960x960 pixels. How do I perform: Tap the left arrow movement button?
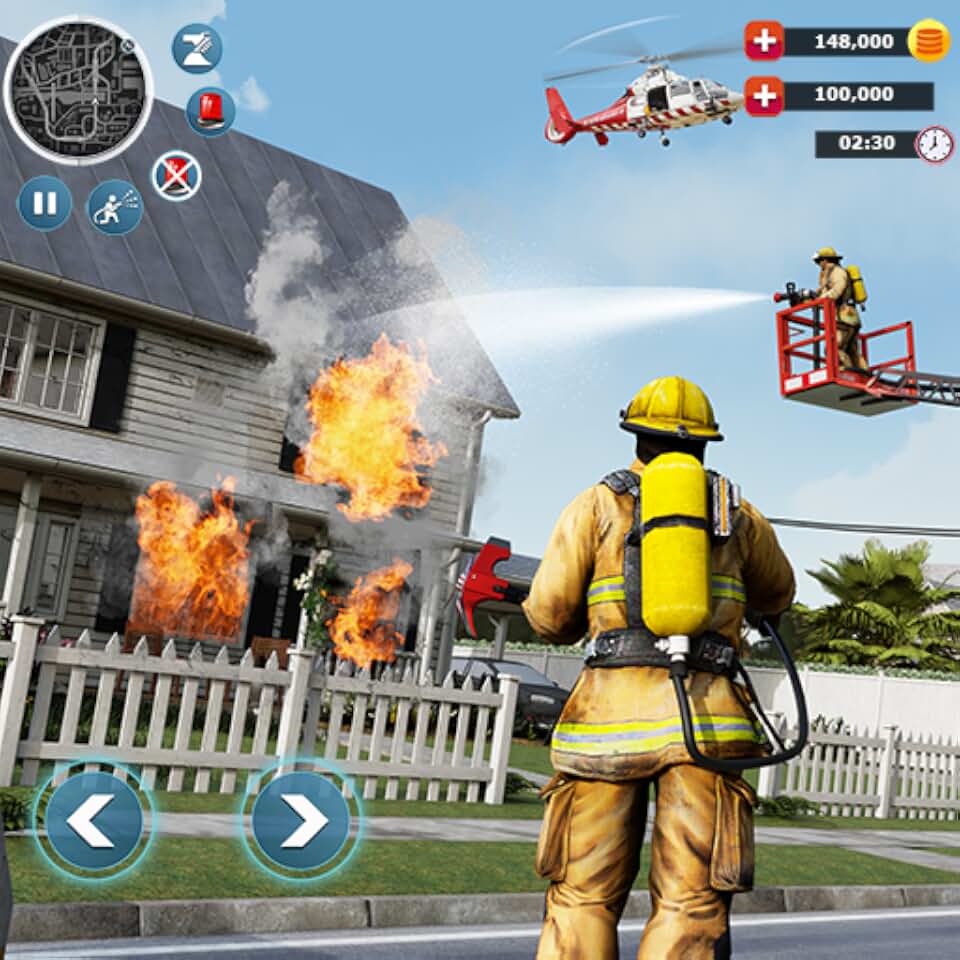[x=93, y=820]
